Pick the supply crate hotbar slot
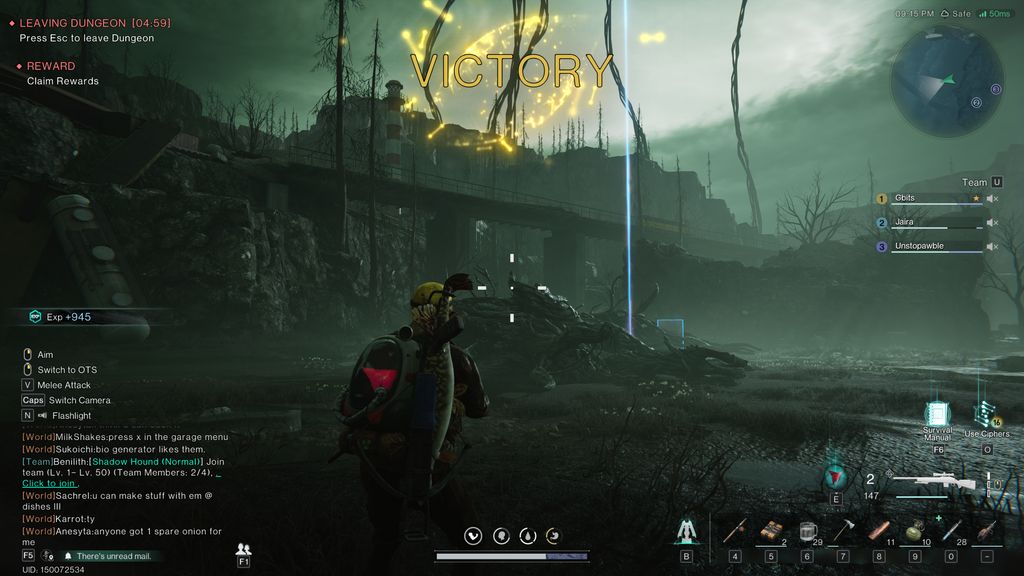The width and height of the screenshot is (1024, 576). pyautogui.click(x=770, y=532)
